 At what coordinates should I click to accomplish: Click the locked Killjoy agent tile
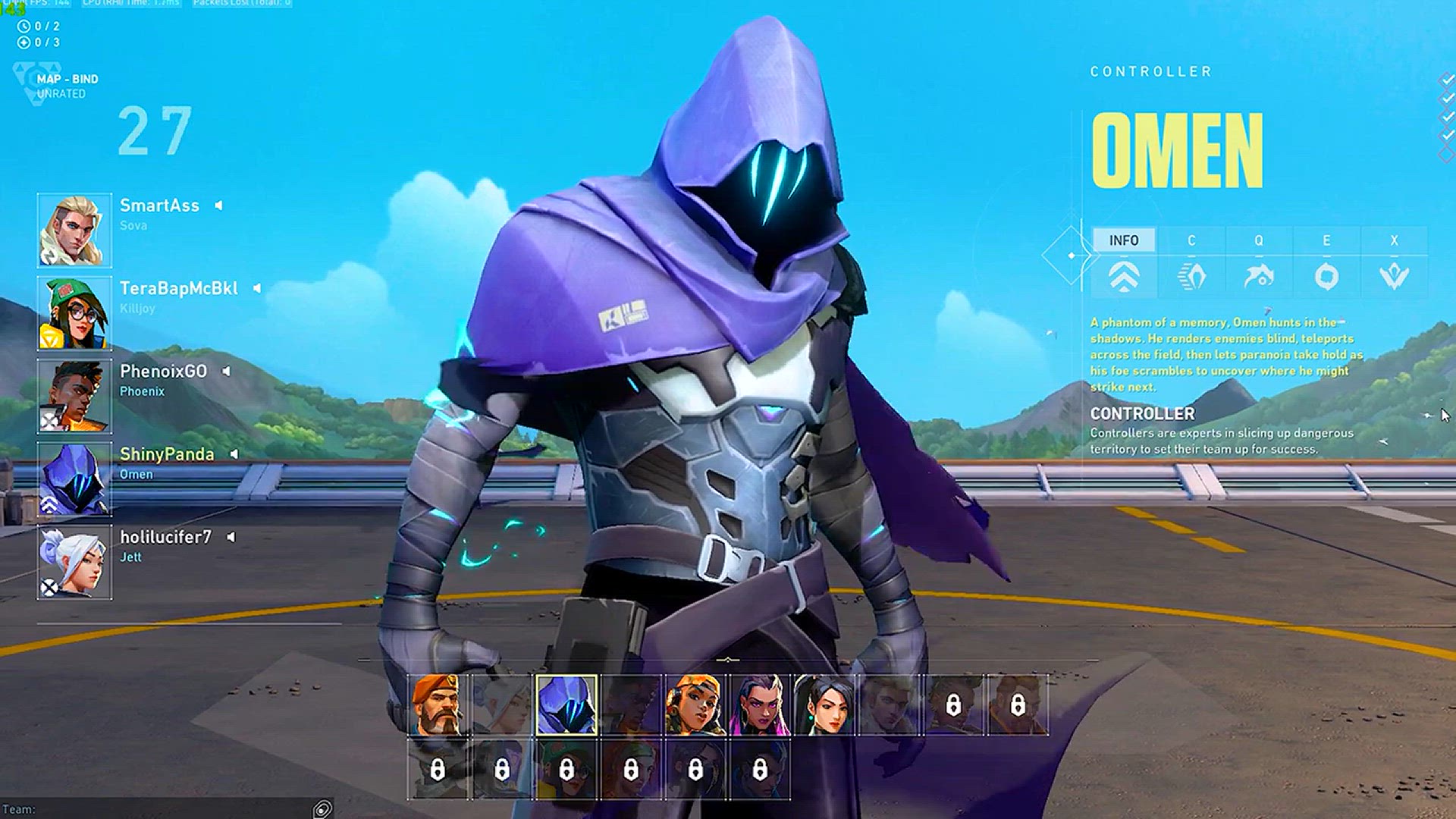pos(566,770)
